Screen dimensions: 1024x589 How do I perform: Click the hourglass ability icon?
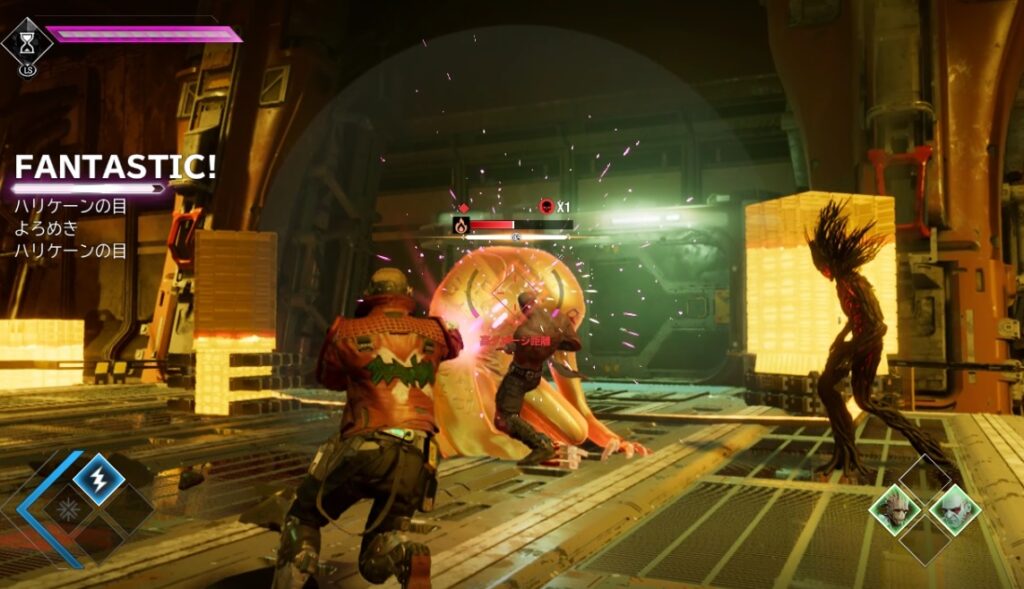pos(26,42)
